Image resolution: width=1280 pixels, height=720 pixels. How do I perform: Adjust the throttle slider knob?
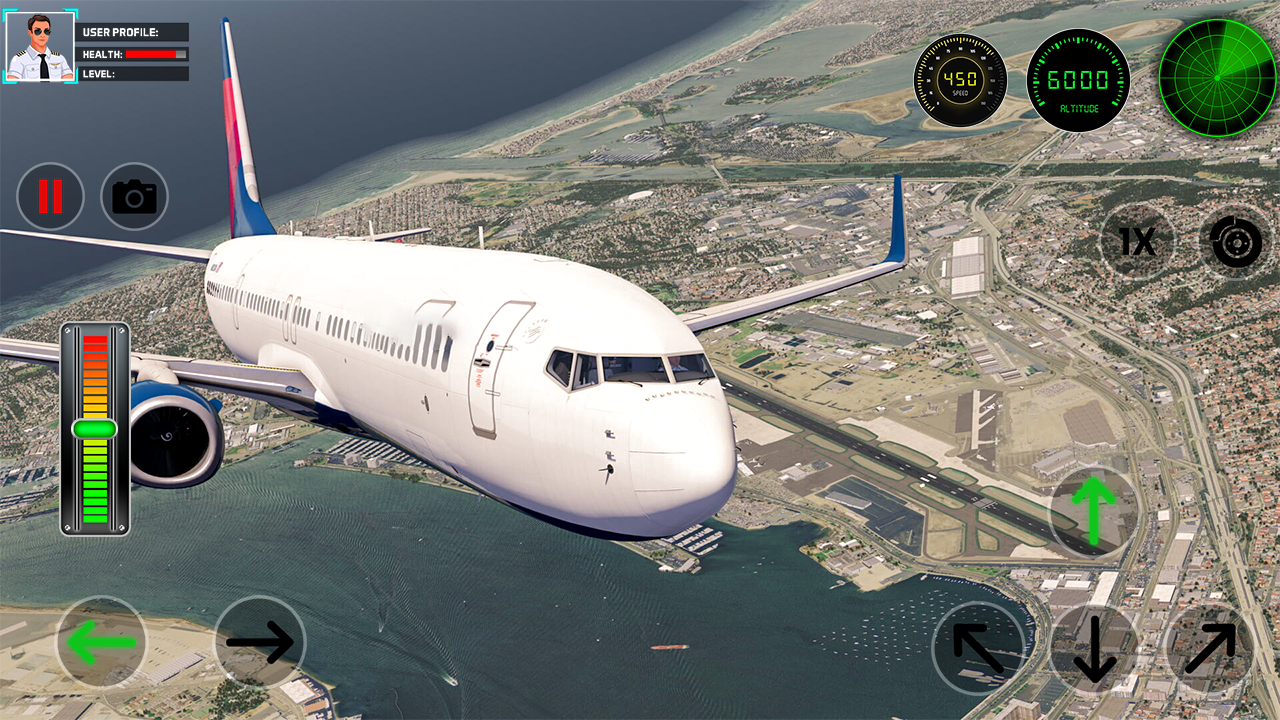point(95,429)
